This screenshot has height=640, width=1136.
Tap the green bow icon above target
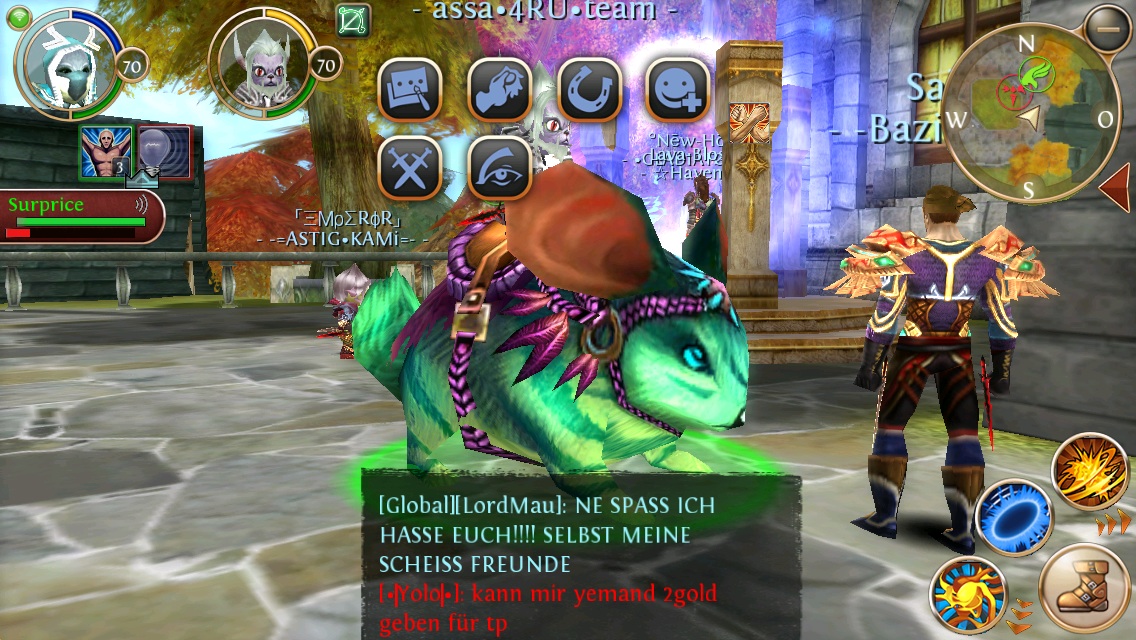(x=354, y=21)
